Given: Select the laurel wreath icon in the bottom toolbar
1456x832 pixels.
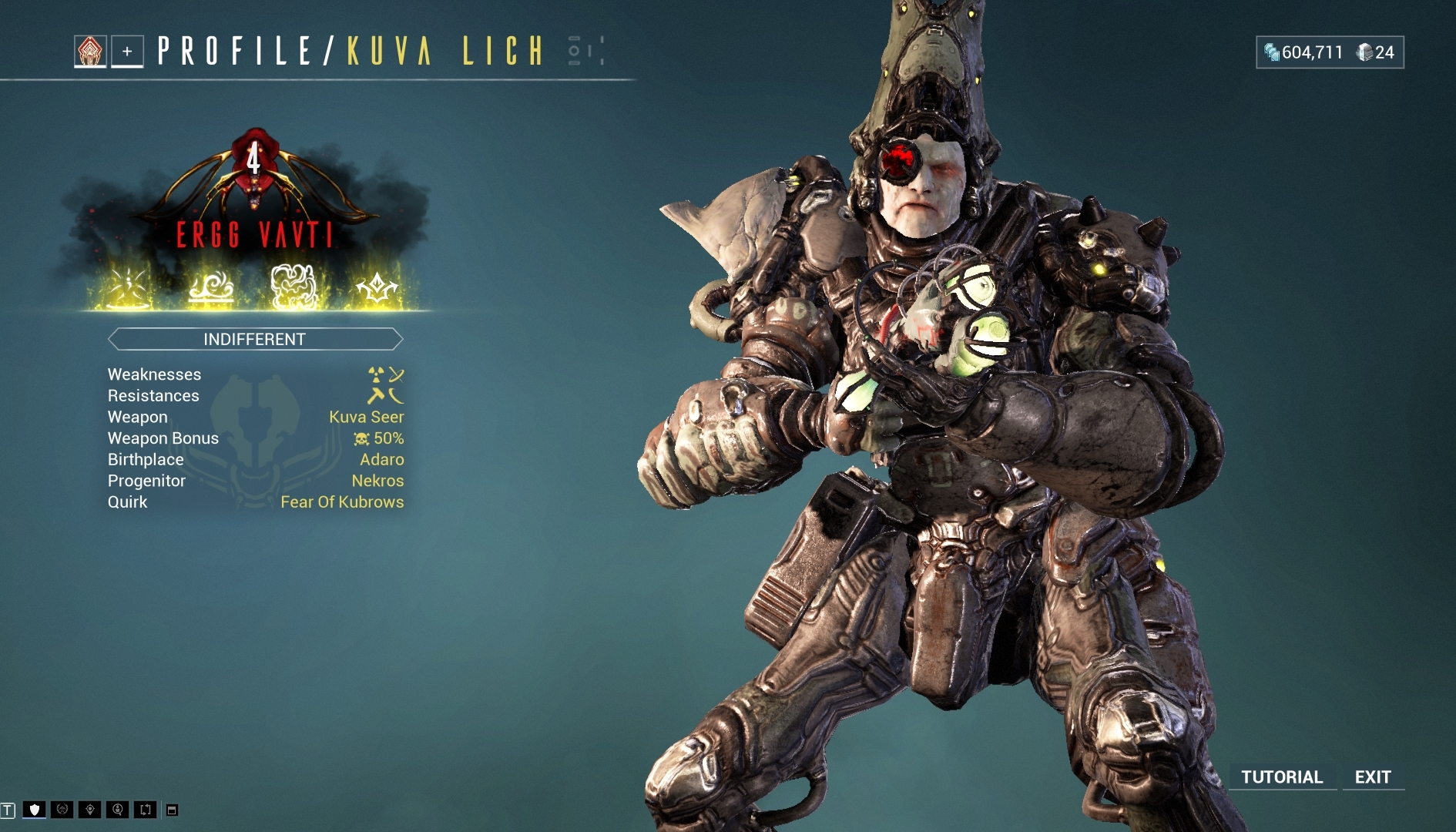Looking at the screenshot, I should coord(62,809).
